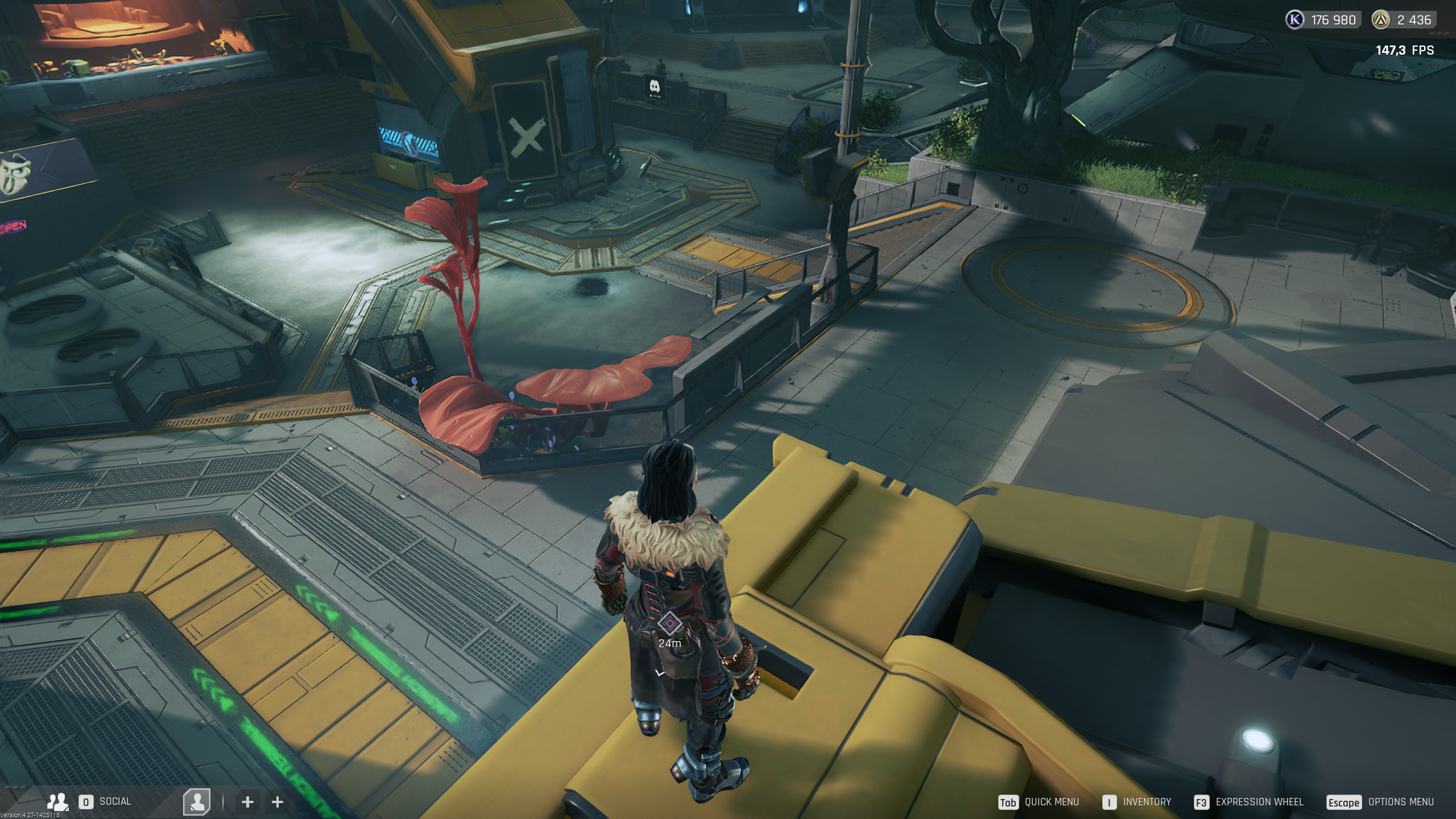Open the Options Menu
This screenshot has height=819, width=1456.
click(1400, 802)
